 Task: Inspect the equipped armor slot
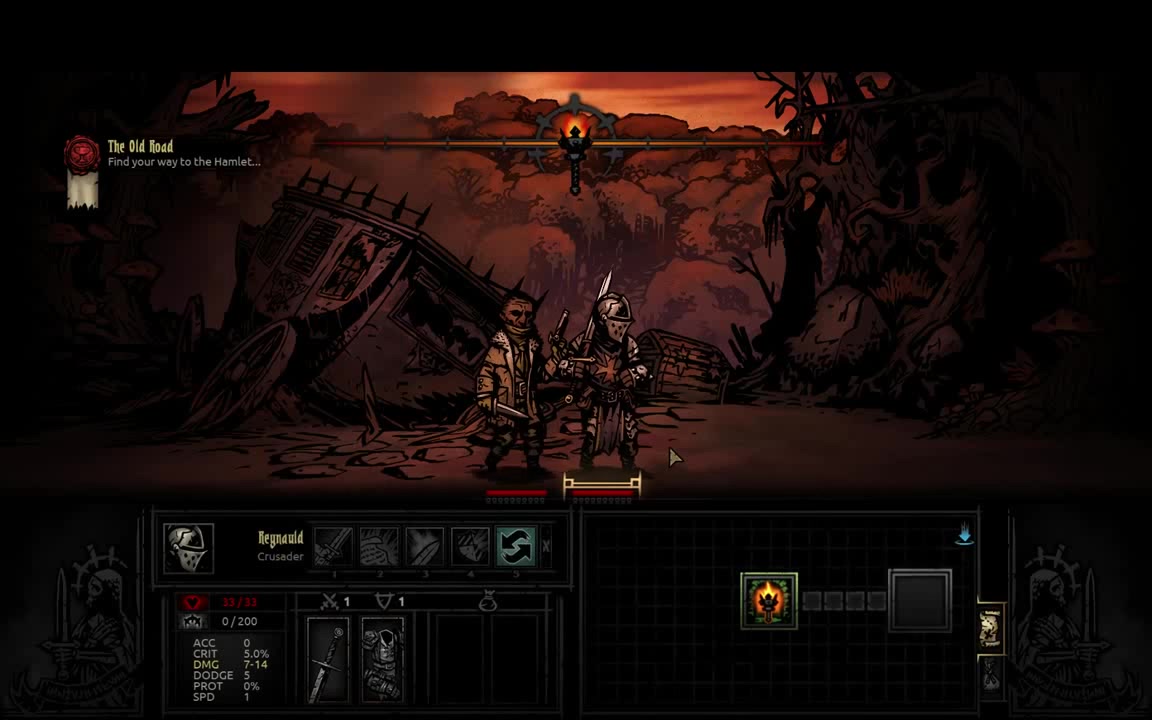pos(381,659)
